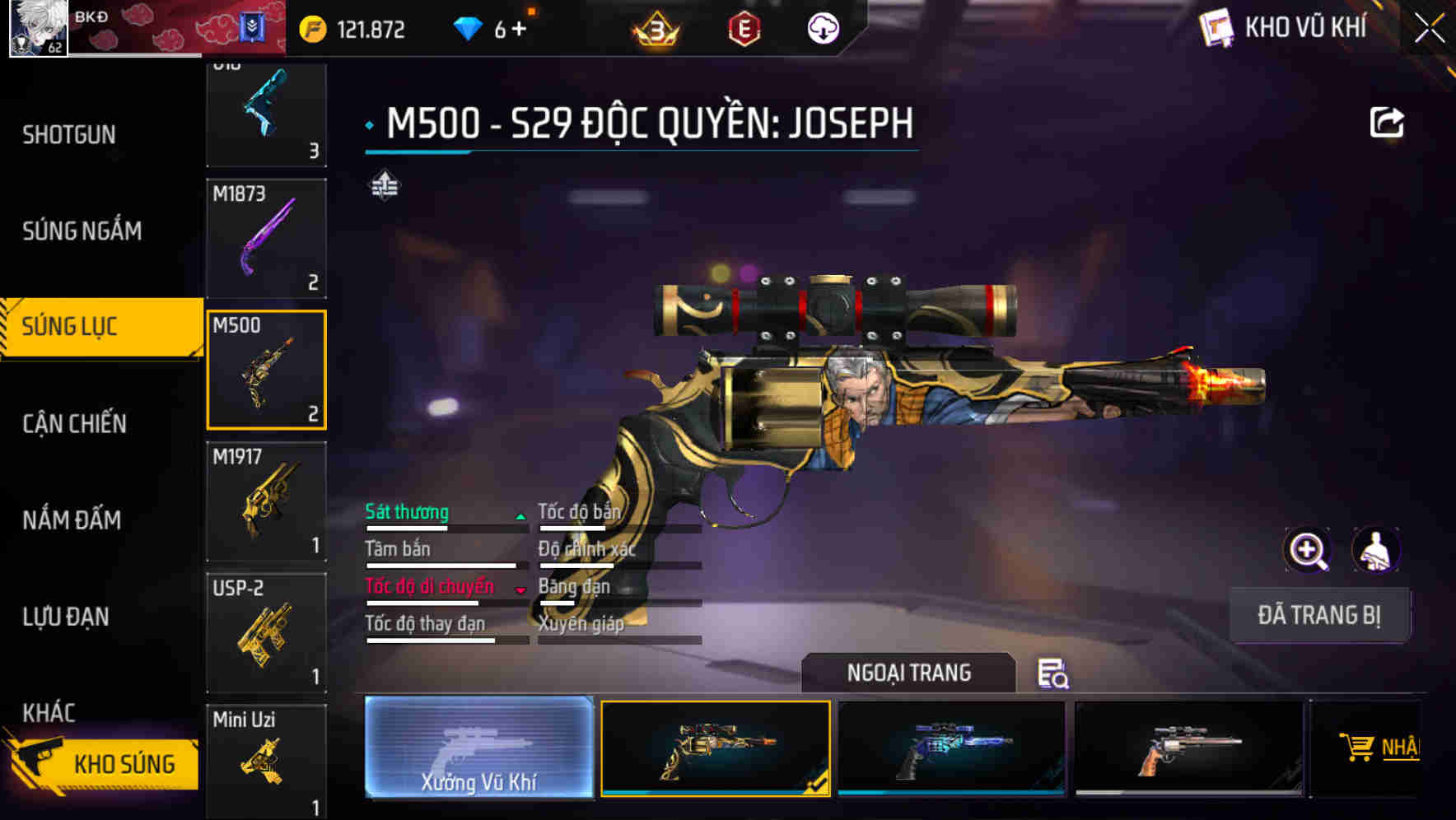Click the ĐÃ TRANG BỊ button
Screen dimensions: 1456x820
click(1319, 614)
